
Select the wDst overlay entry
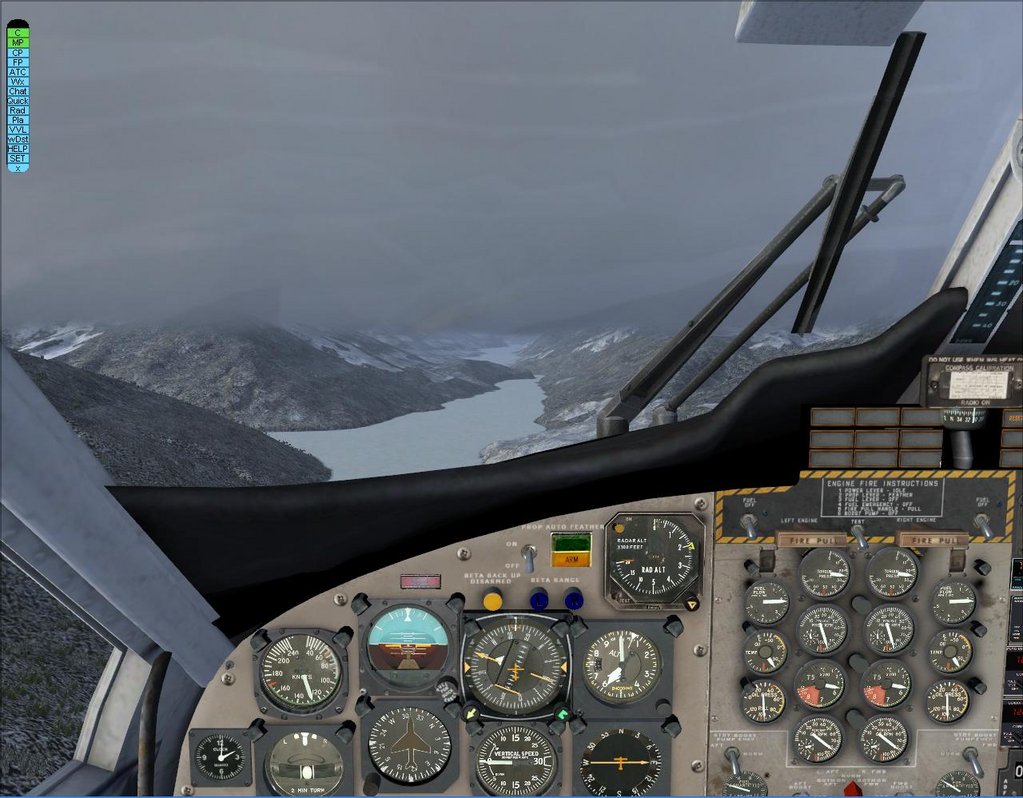[18, 139]
